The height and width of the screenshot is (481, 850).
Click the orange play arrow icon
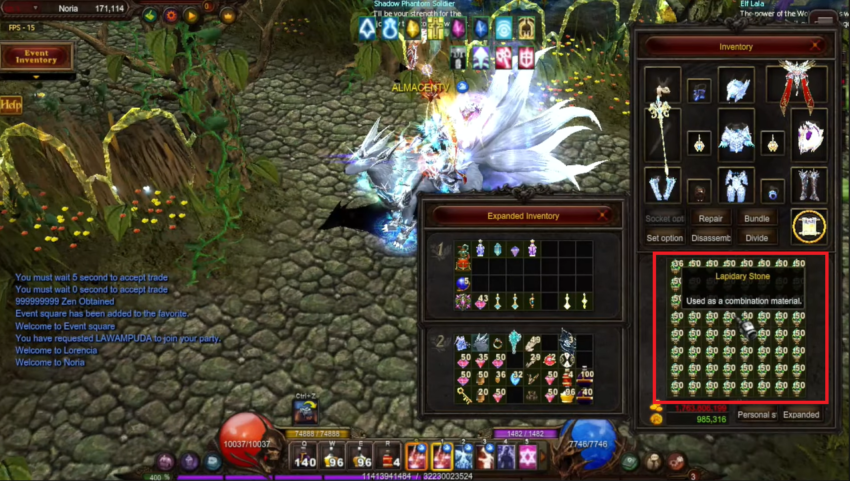point(191,15)
